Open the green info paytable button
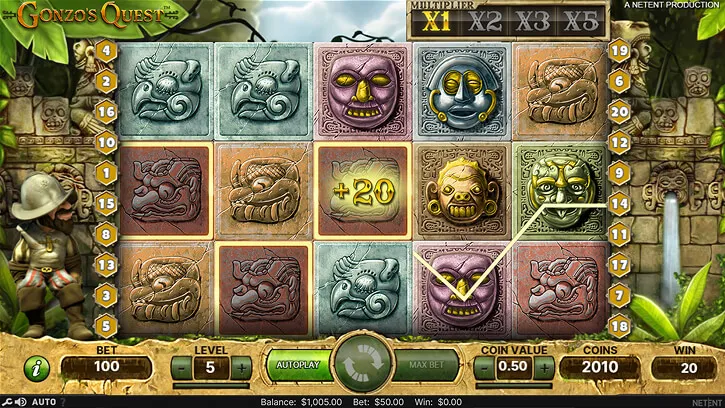This screenshot has height=408, width=725. [x=36, y=367]
